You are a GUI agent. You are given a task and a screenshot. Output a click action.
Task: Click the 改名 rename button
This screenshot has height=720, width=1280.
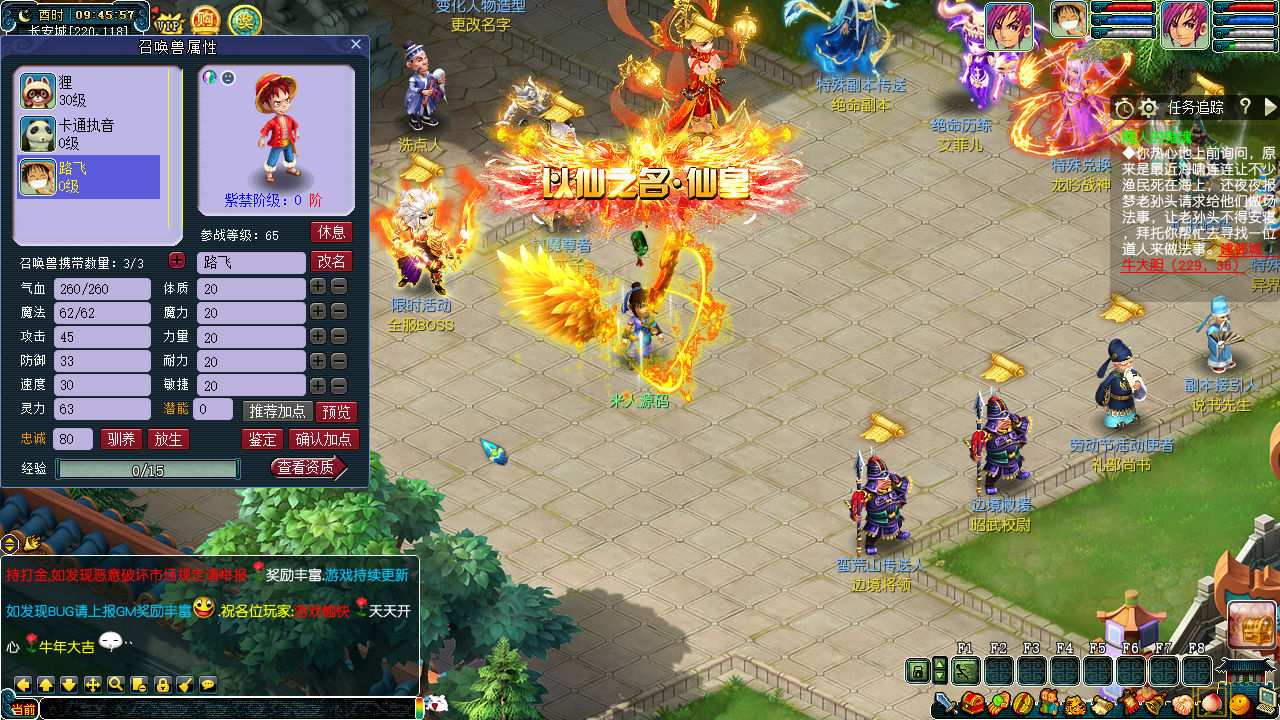click(331, 261)
